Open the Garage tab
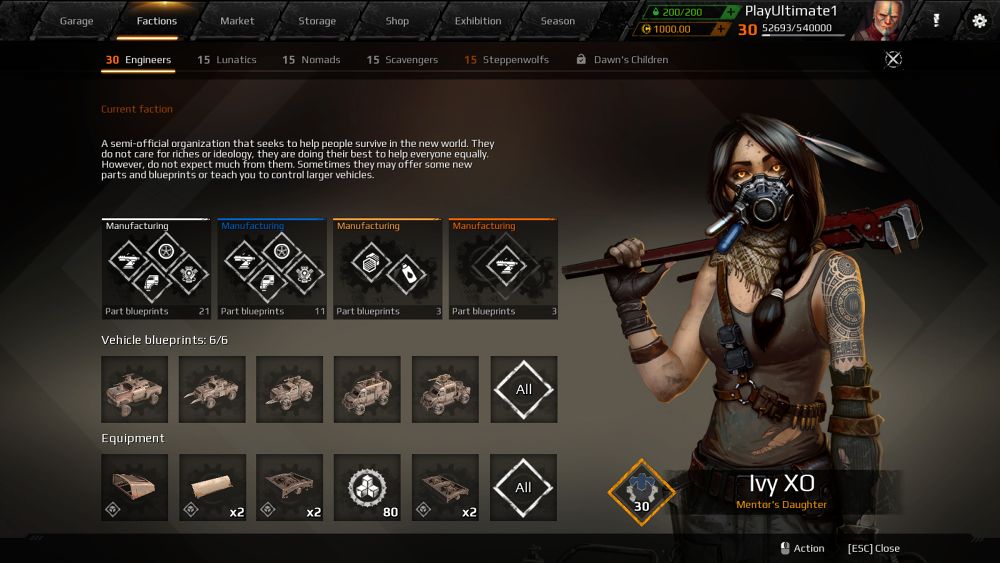This screenshot has height=563, width=1000. coord(76,21)
